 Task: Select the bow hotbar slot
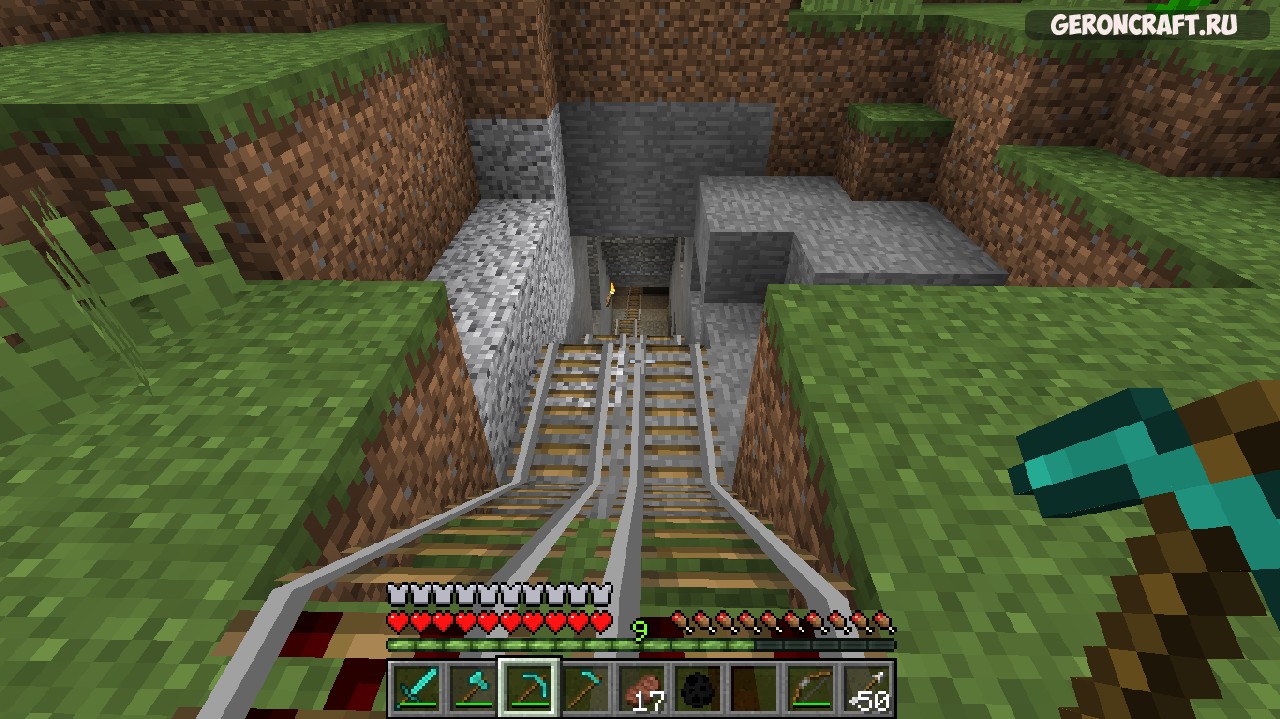[x=810, y=687]
